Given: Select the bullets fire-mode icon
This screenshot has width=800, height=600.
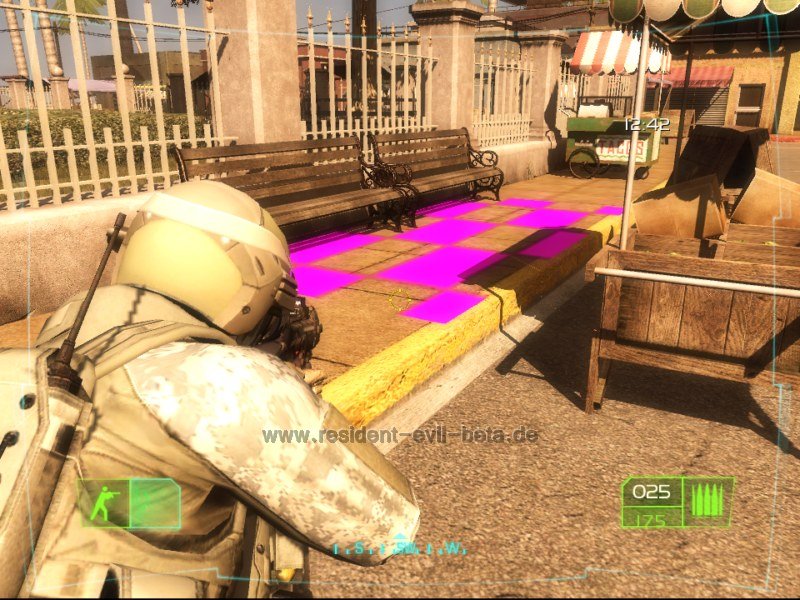Looking at the screenshot, I should click(x=706, y=500).
